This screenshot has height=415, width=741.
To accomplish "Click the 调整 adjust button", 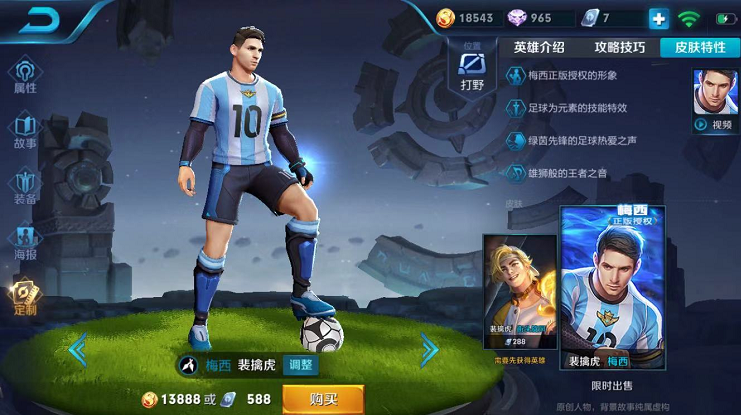I will 300,365.
